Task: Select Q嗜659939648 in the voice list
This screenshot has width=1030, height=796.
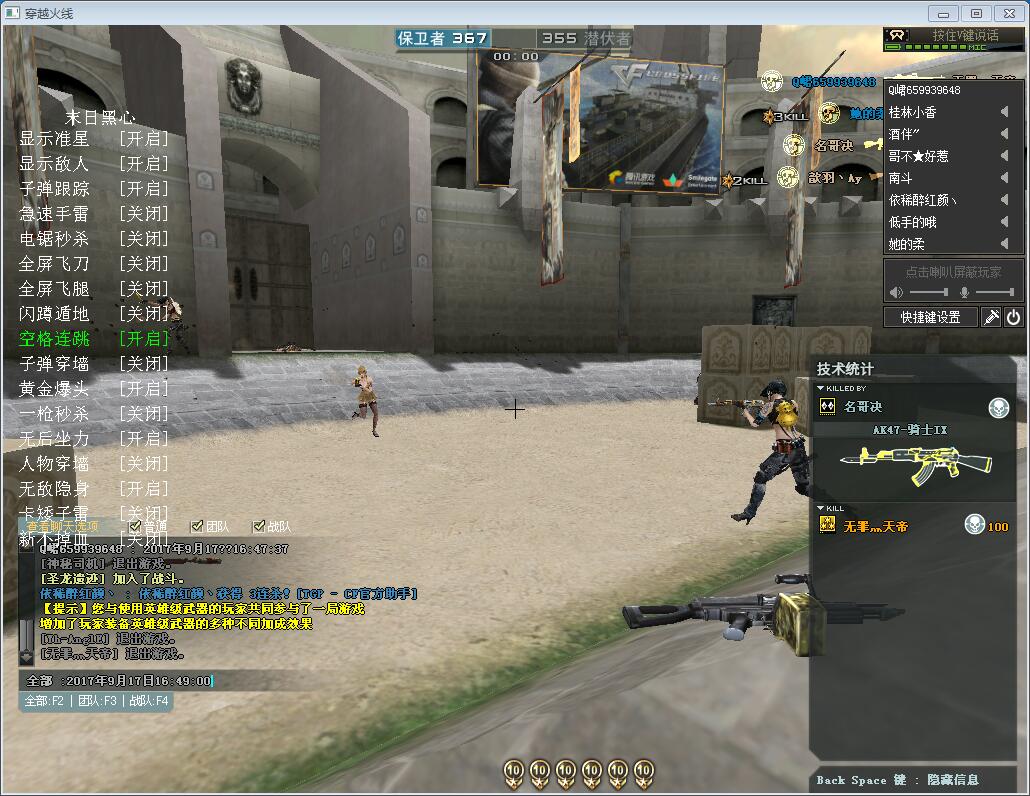Action: tap(924, 90)
